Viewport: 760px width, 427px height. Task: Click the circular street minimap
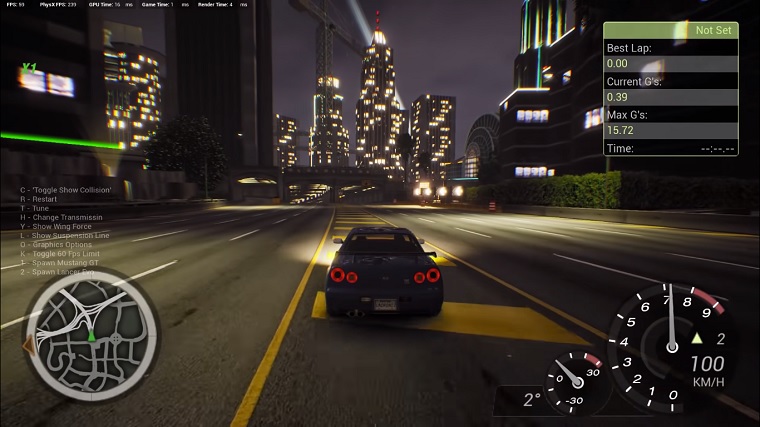(90, 336)
